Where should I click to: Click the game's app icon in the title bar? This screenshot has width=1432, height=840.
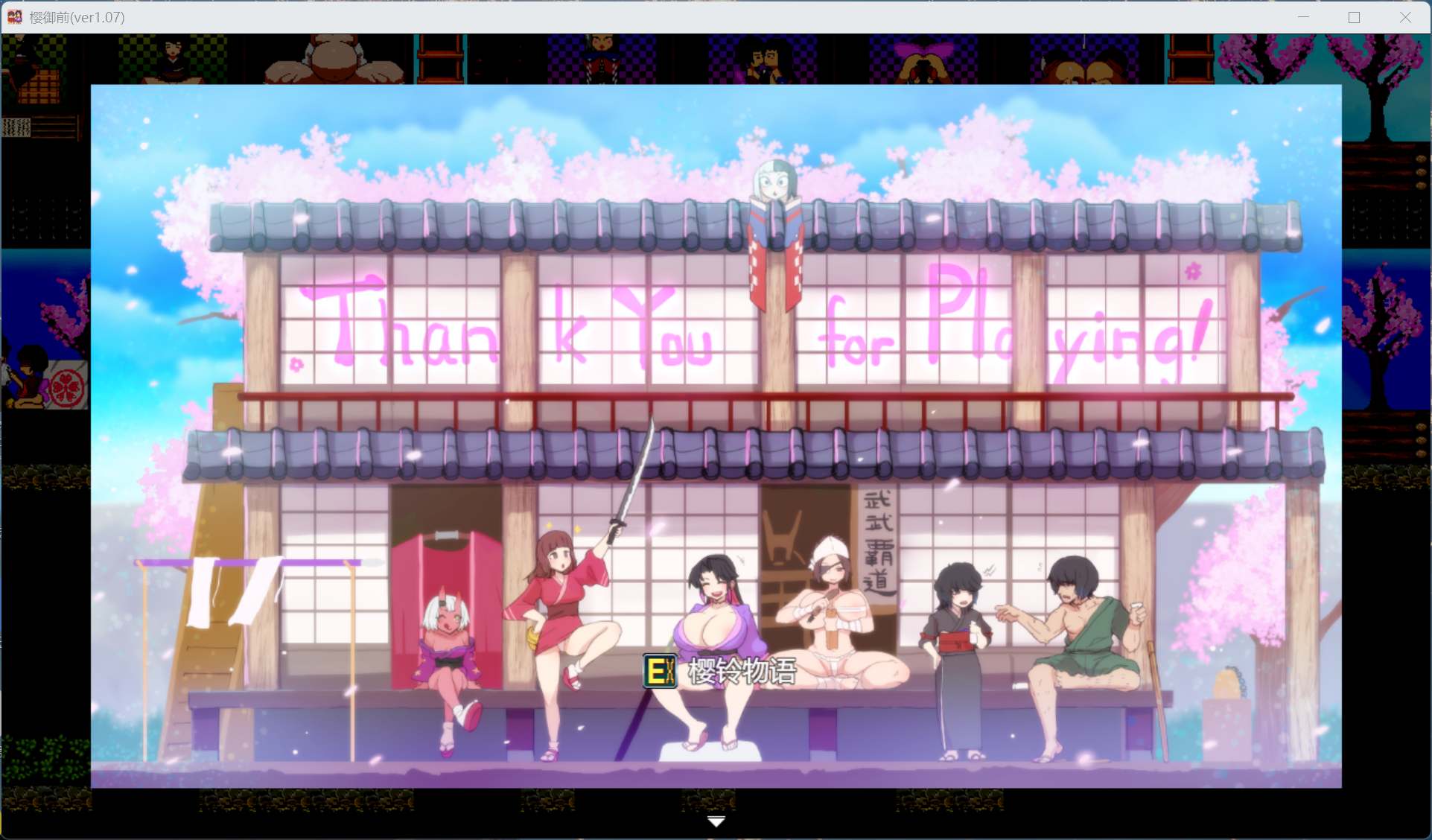pos(13,16)
